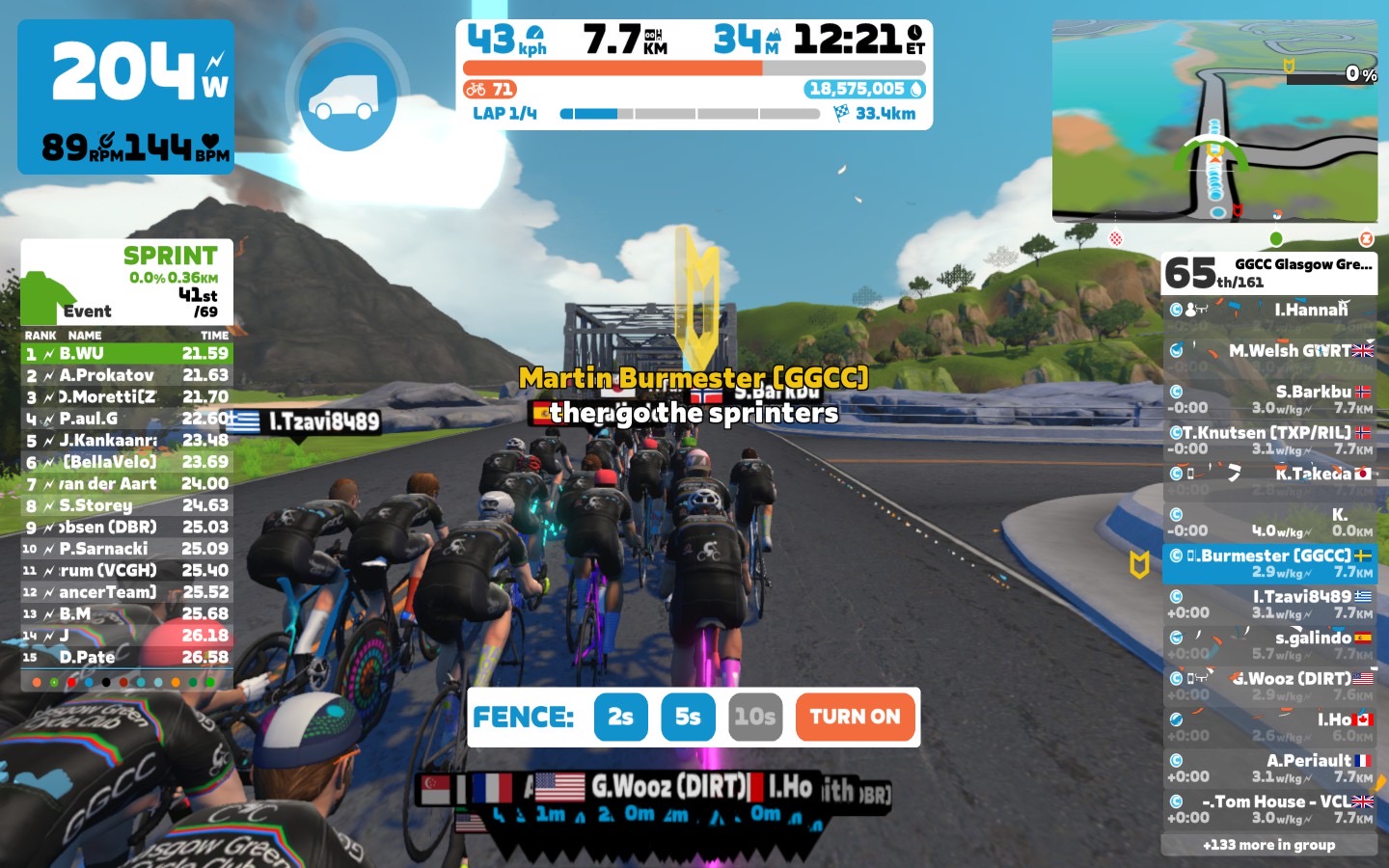Choose D.Pate leaderboard row
The height and width of the screenshot is (868, 1389).
pyautogui.click(x=126, y=657)
